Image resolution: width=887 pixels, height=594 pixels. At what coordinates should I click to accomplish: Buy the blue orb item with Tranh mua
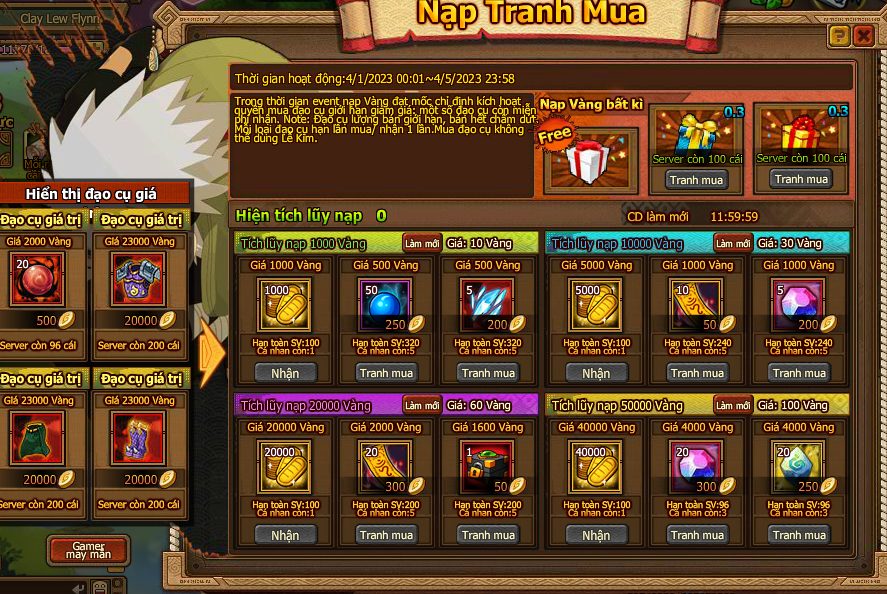(387, 373)
